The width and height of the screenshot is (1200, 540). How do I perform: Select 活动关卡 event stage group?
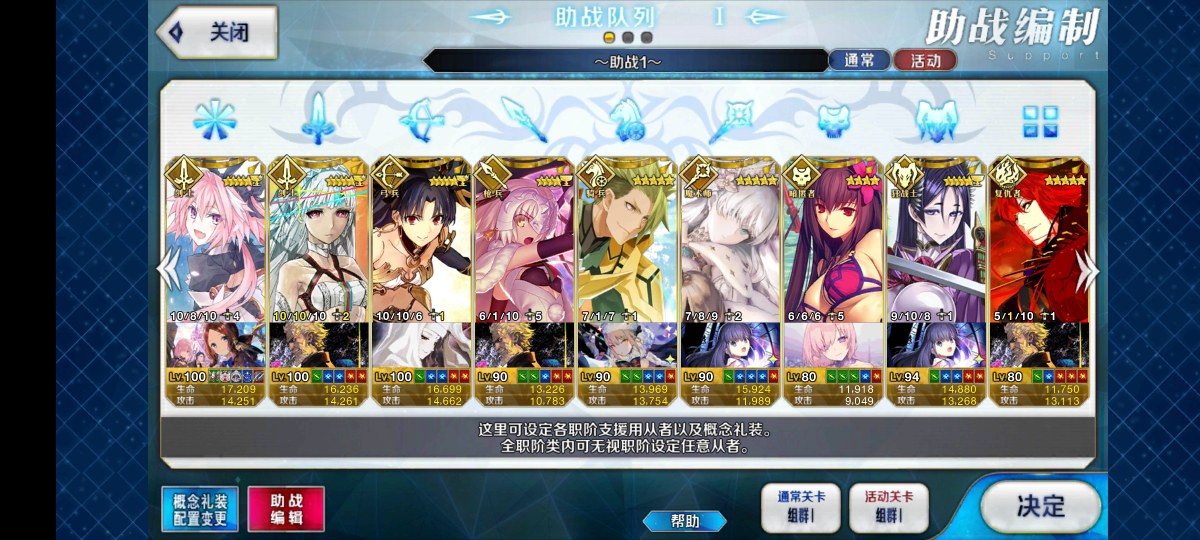[888, 507]
